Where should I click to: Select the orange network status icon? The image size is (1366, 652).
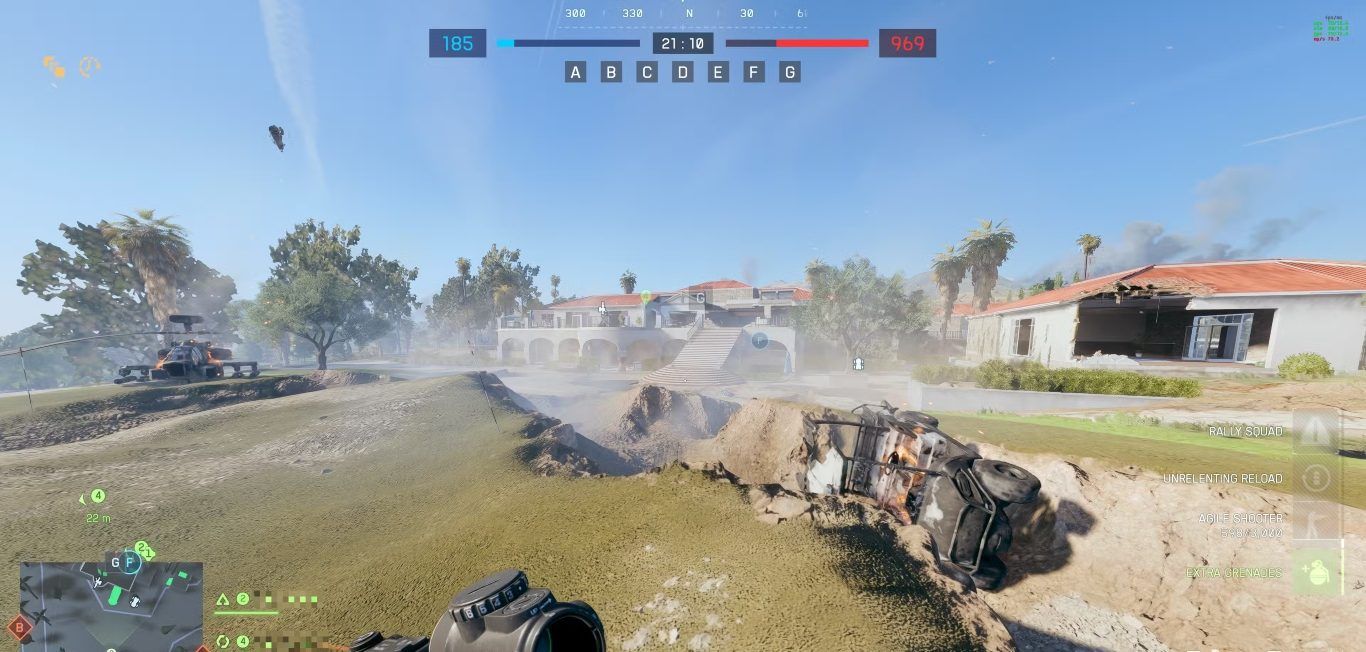pos(54,67)
